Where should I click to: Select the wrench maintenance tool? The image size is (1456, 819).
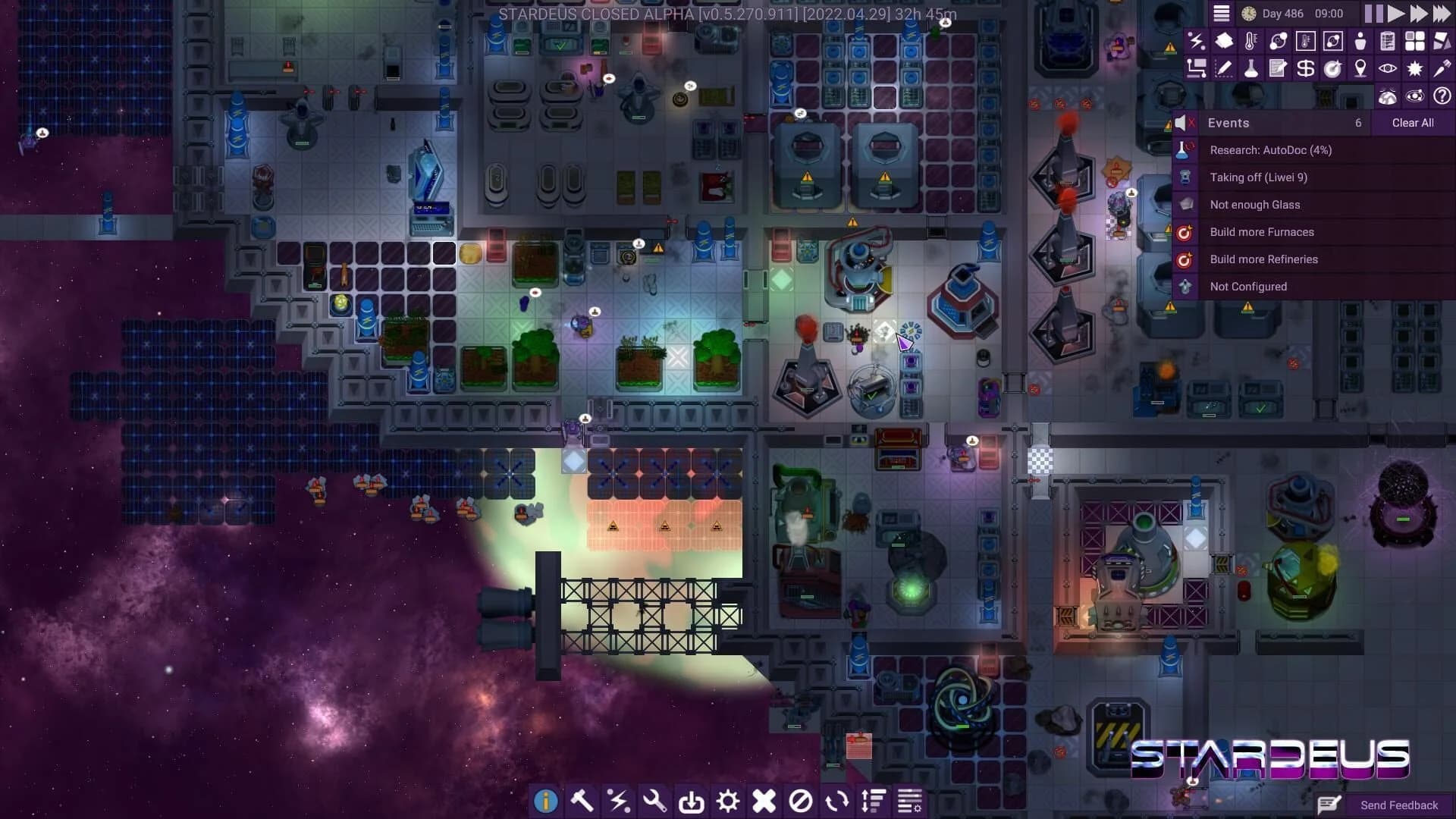(655, 801)
